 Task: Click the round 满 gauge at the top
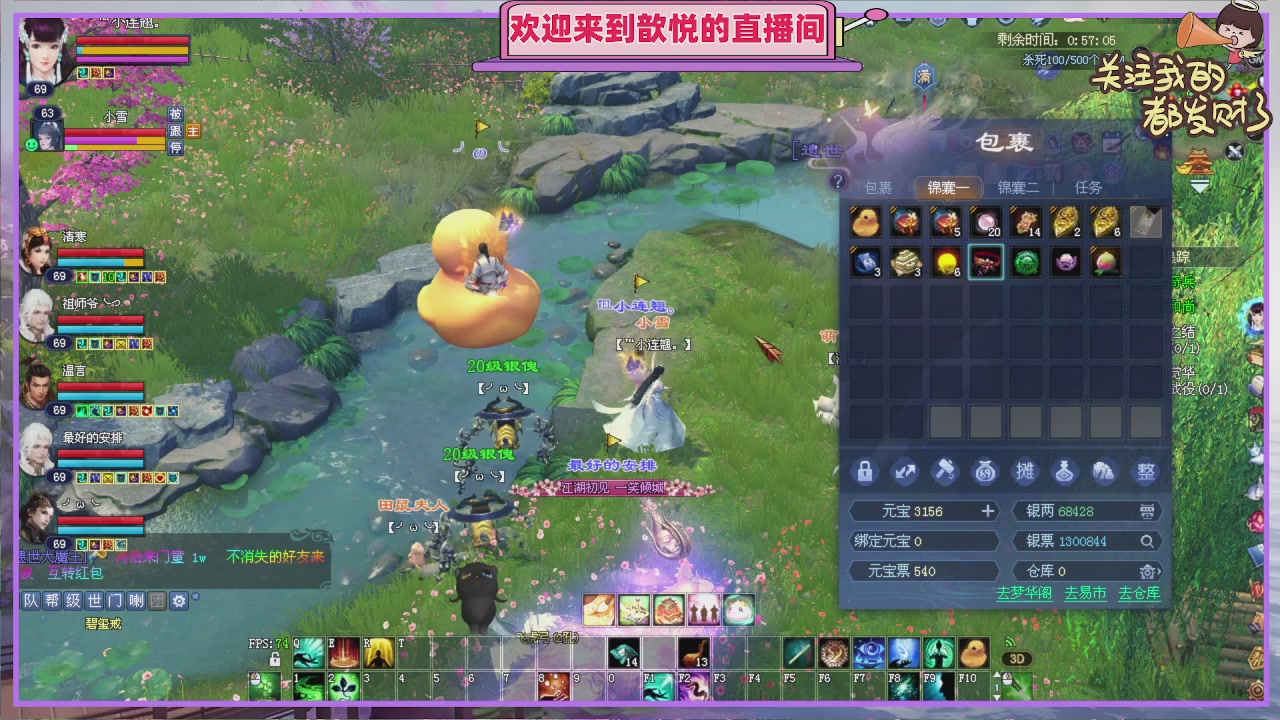923,78
